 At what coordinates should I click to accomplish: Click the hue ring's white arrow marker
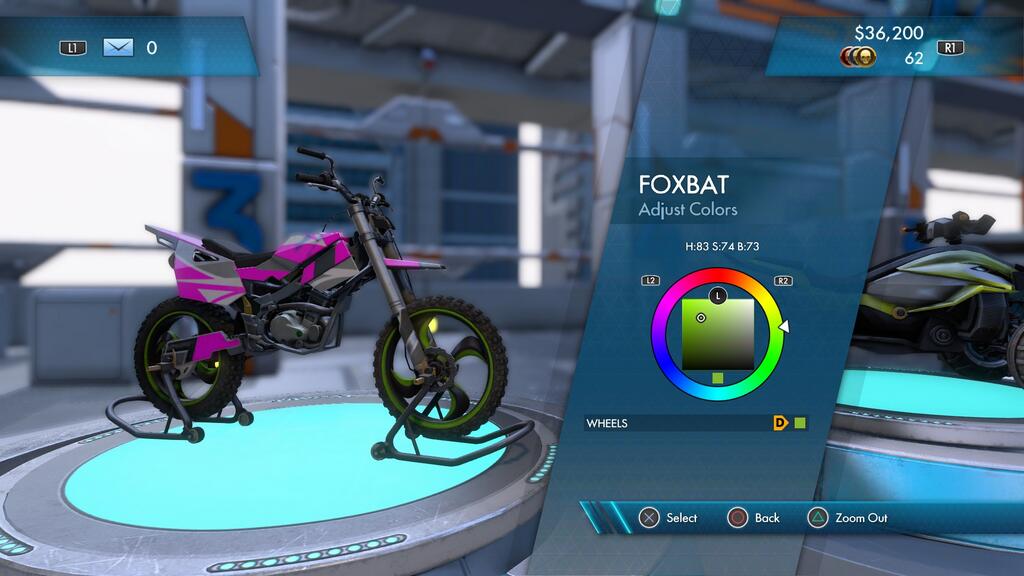pos(784,325)
